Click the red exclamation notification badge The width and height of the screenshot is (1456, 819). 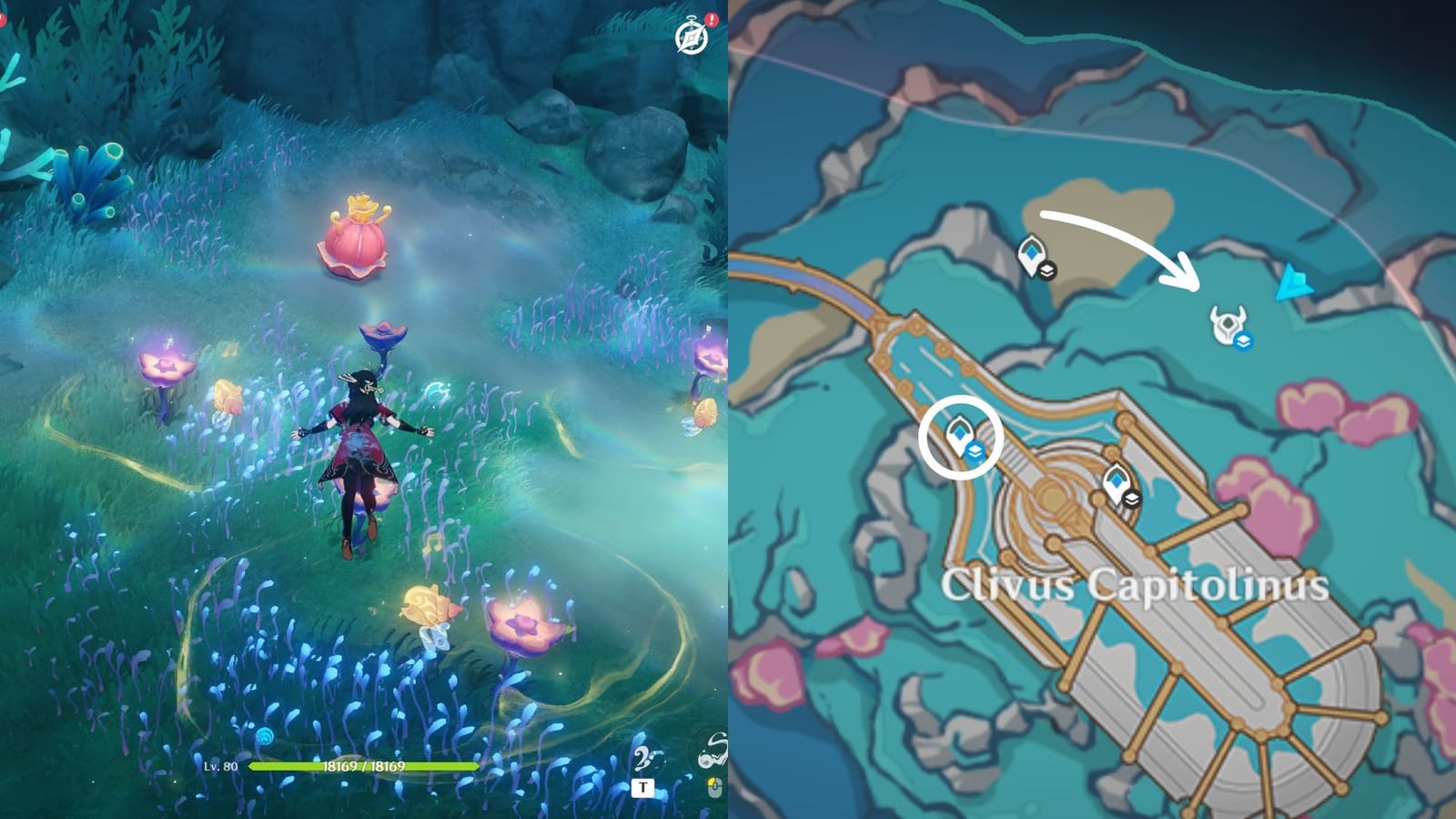click(712, 18)
